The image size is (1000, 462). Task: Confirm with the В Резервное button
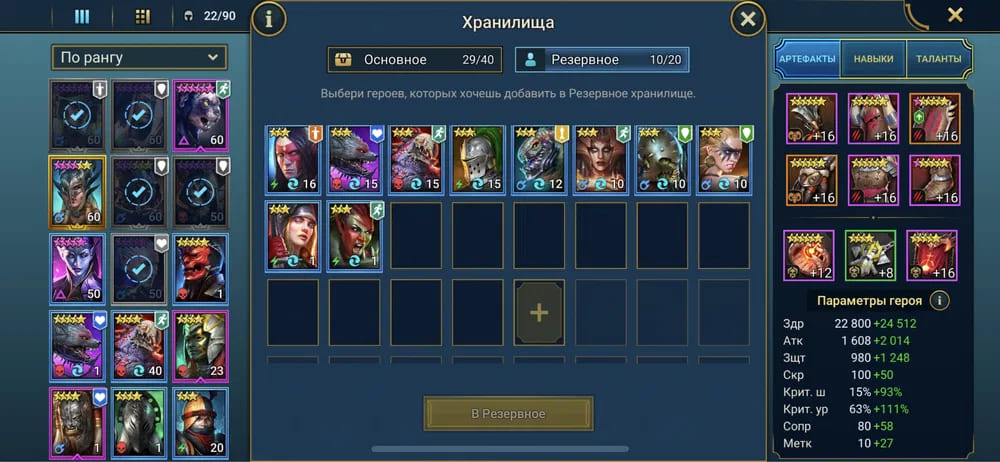point(508,414)
